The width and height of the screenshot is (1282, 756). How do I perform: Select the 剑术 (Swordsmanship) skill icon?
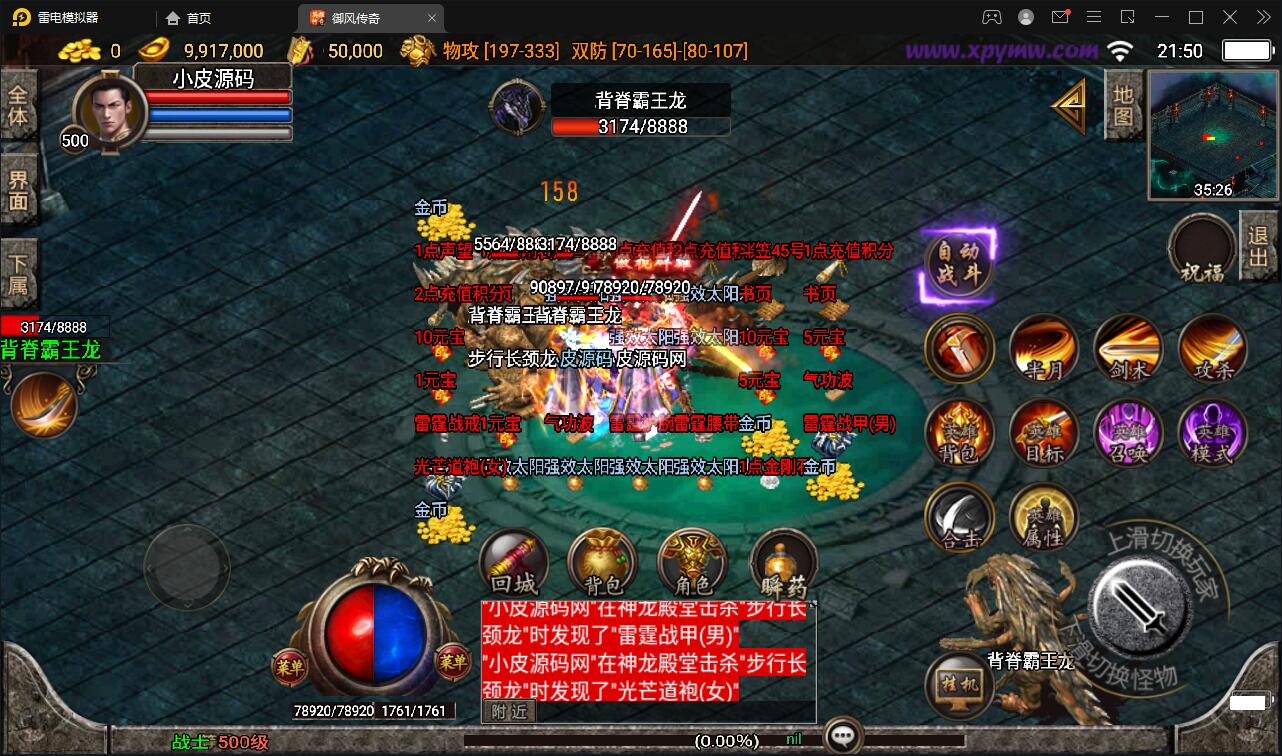tap(1128, 349)
